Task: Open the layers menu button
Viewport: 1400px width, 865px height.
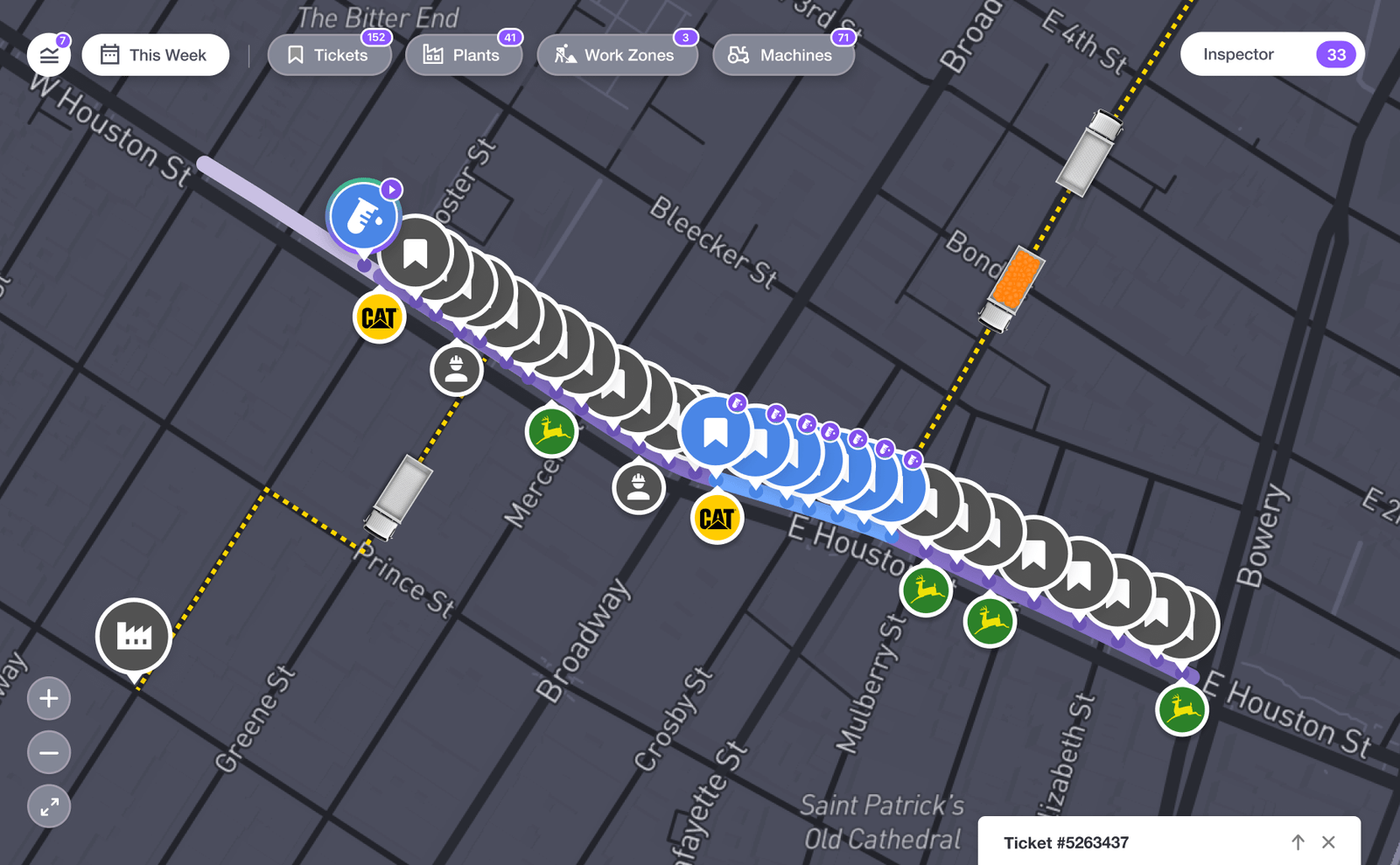Action: click(x=49, y=55)
